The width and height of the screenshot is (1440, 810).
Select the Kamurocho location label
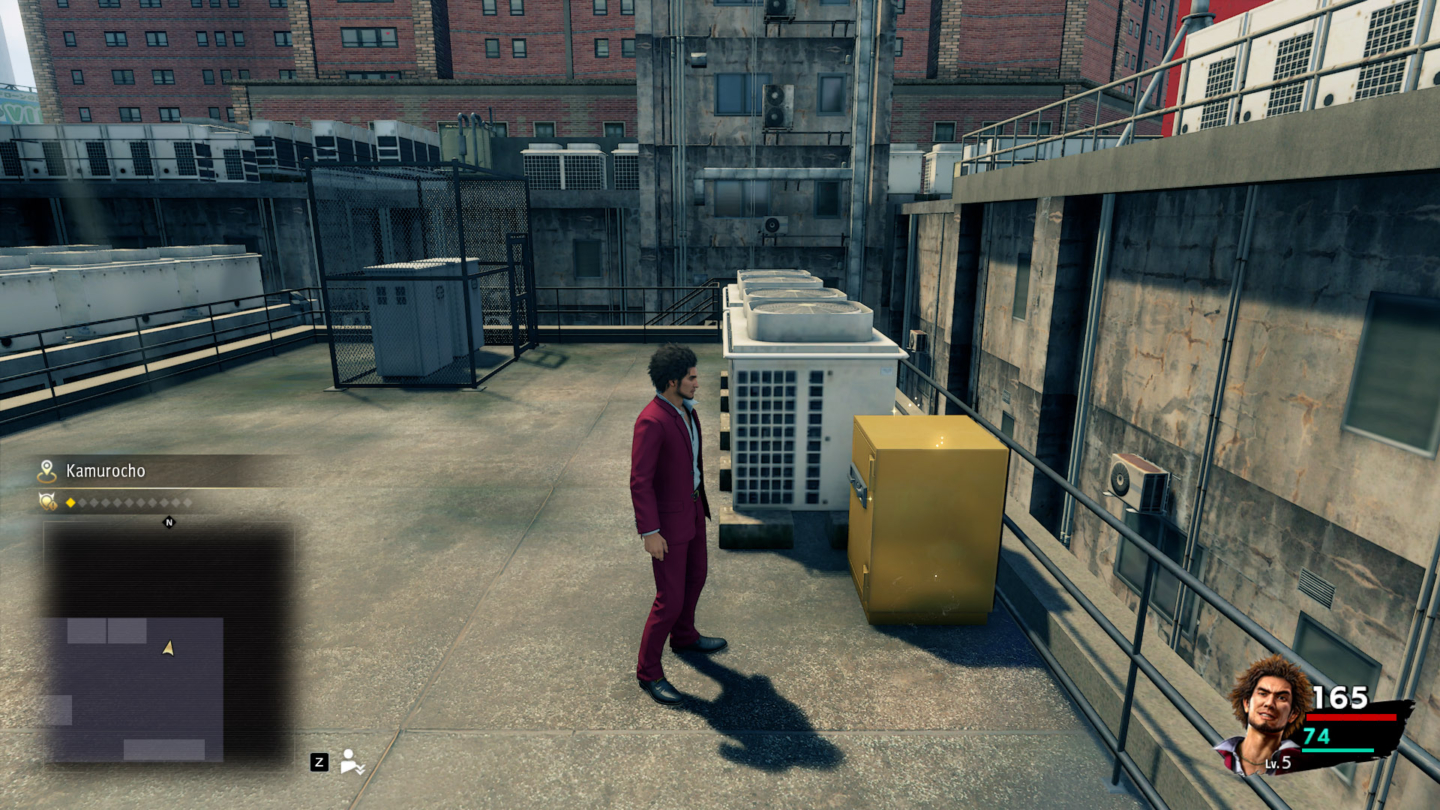(105, 470)
